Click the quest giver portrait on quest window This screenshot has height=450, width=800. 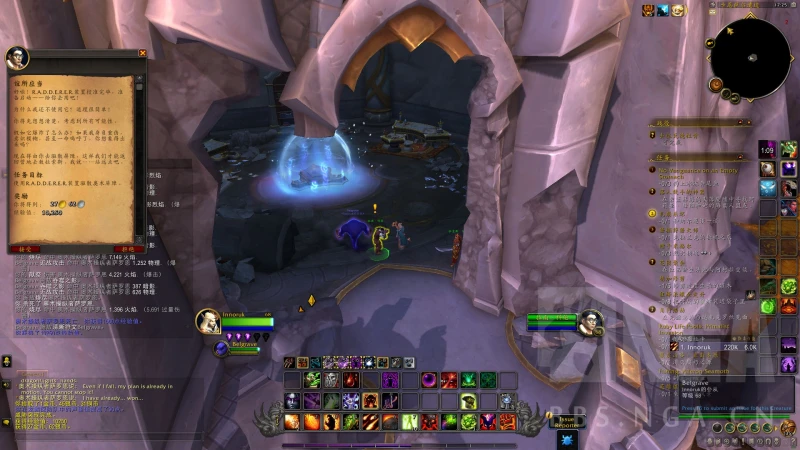tap(17, 58)
